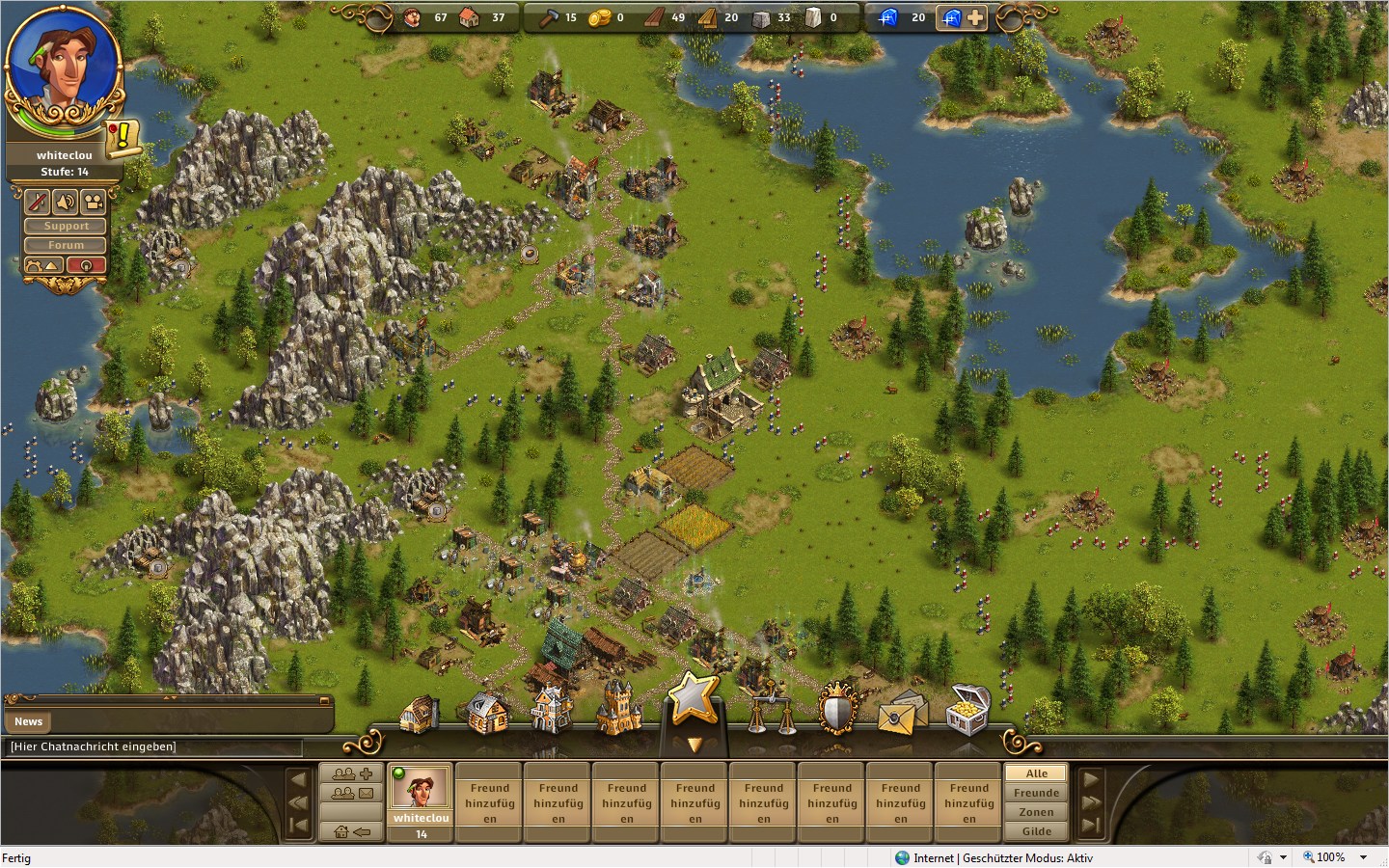Toggle the music mute button
1389x868 pixels.
coord(37,202)
